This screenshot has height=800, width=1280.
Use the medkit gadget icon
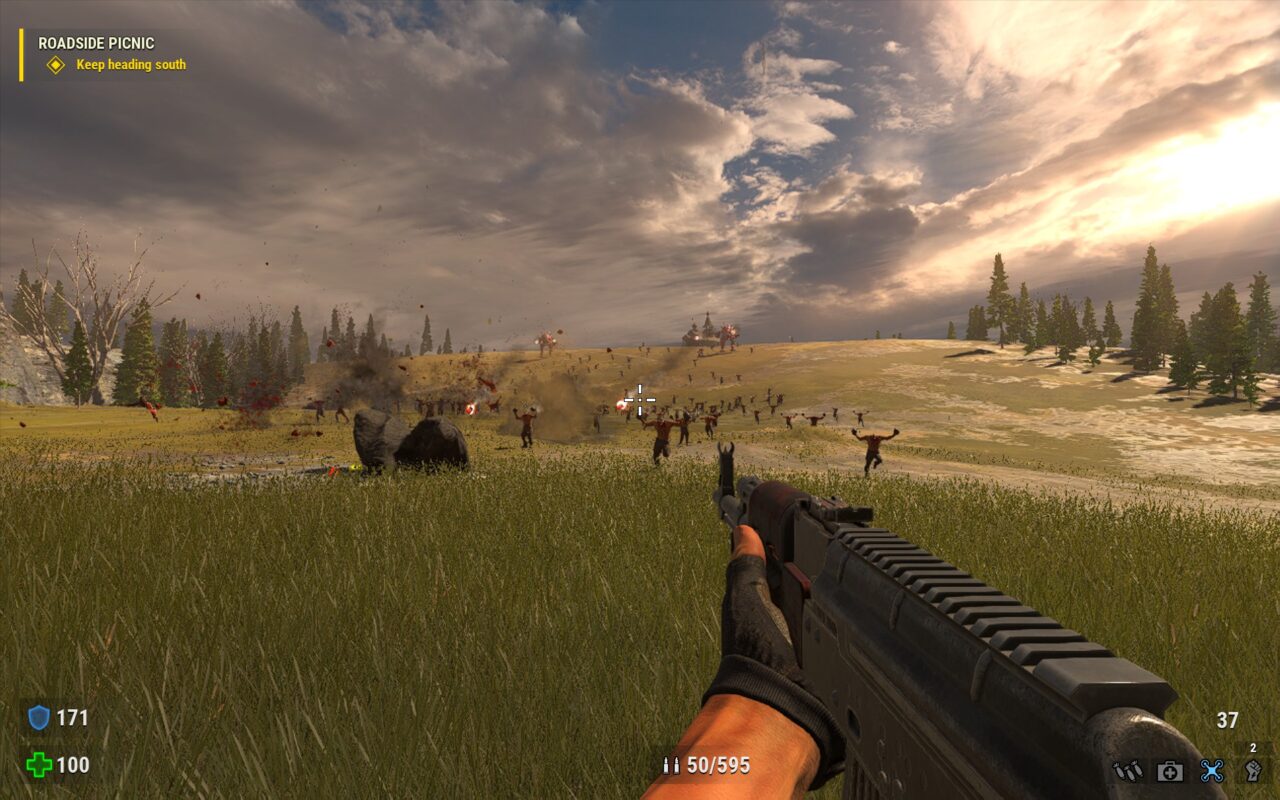coord(1170,771)
